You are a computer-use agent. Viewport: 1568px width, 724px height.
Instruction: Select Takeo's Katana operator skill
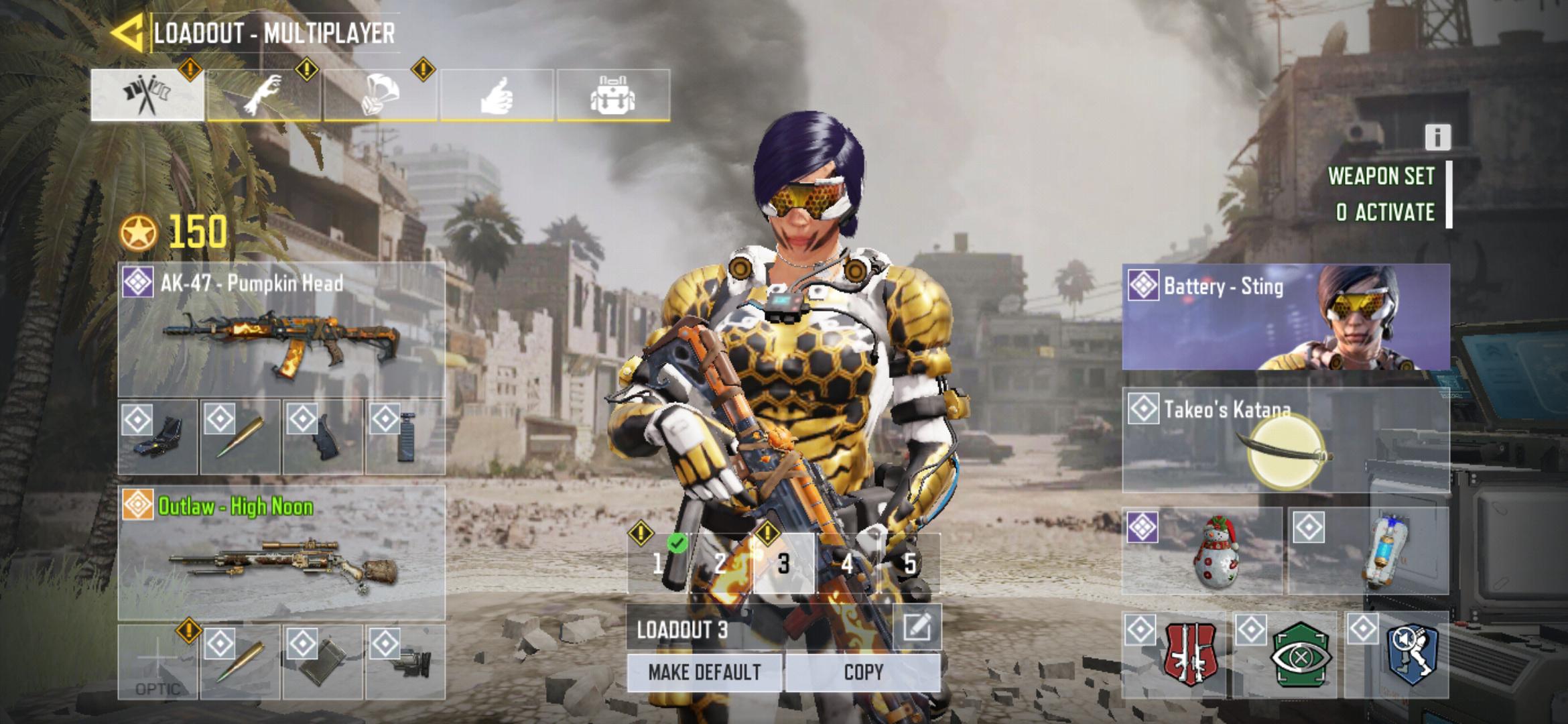coord(1285,440)
